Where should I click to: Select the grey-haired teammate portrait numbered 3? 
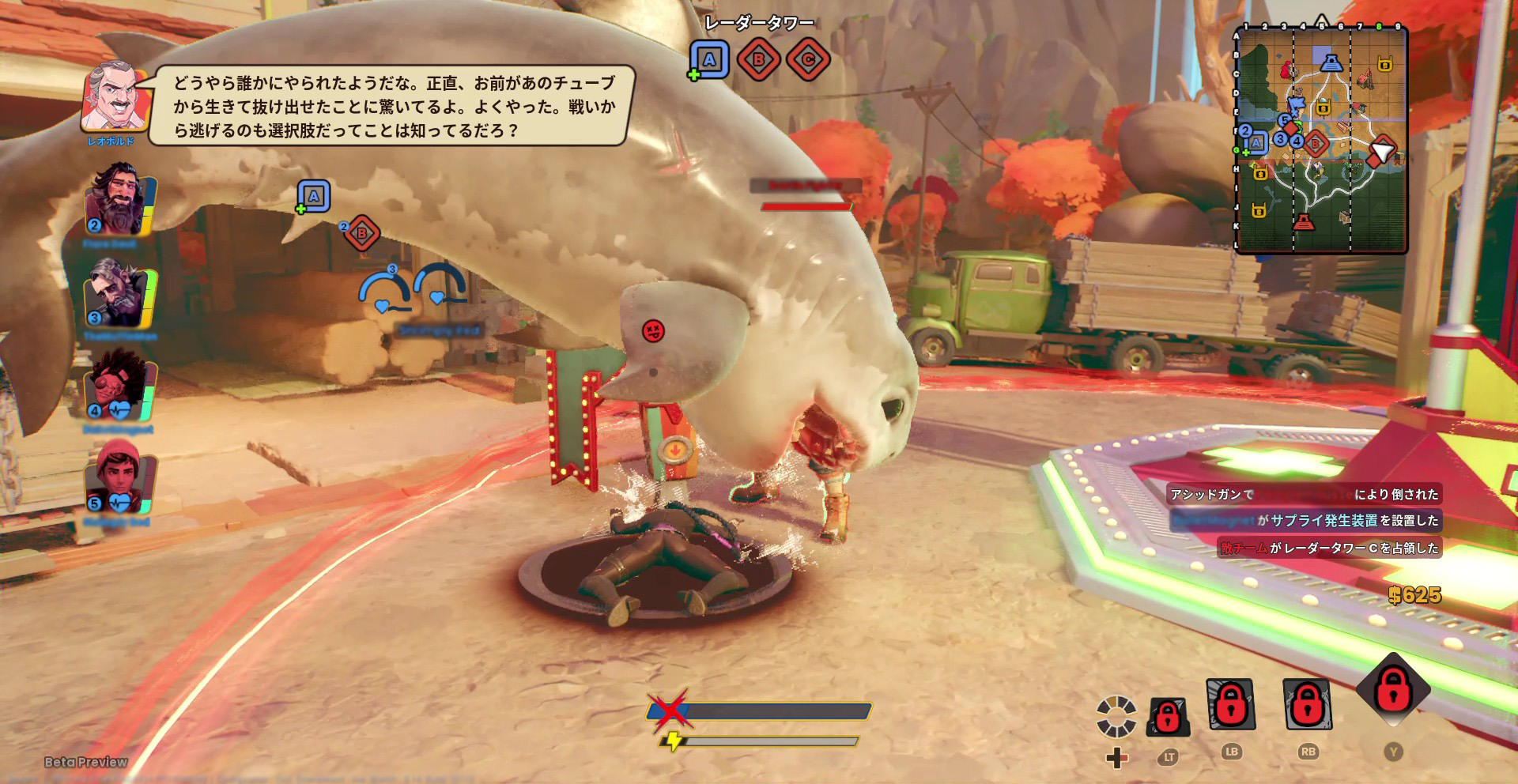(119, 292)
